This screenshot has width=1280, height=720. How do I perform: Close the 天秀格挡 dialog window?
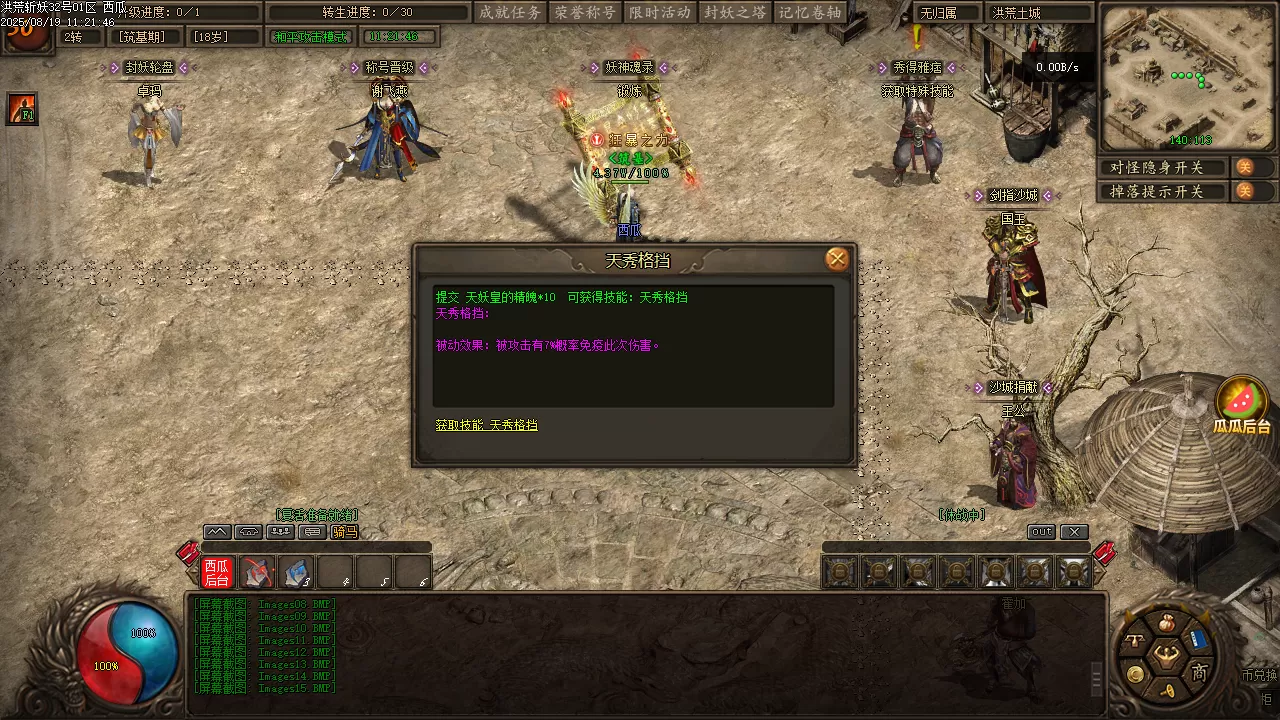coord(837,260)
